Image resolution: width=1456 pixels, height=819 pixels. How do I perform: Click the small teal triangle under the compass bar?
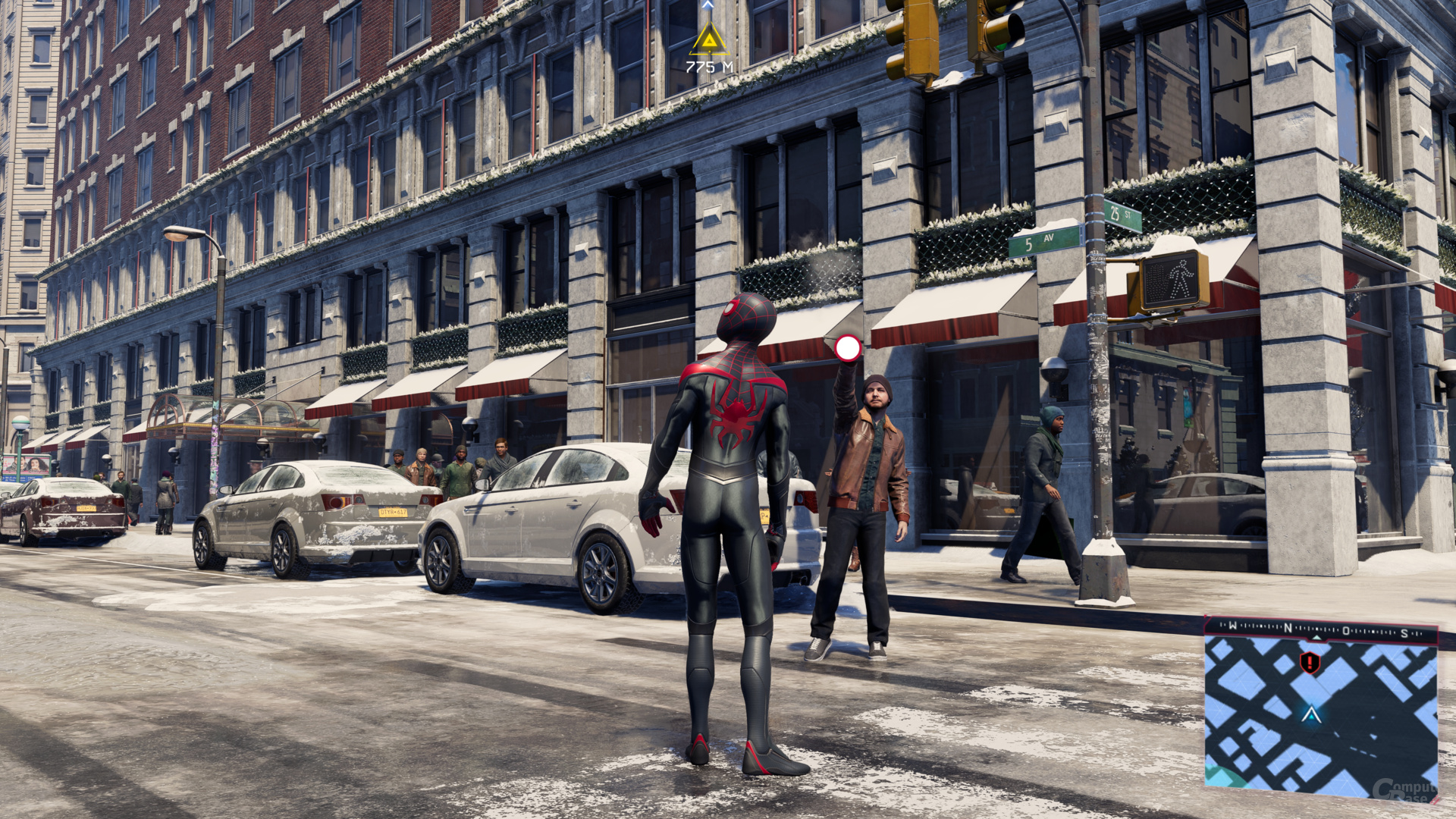click(1316, 638)
